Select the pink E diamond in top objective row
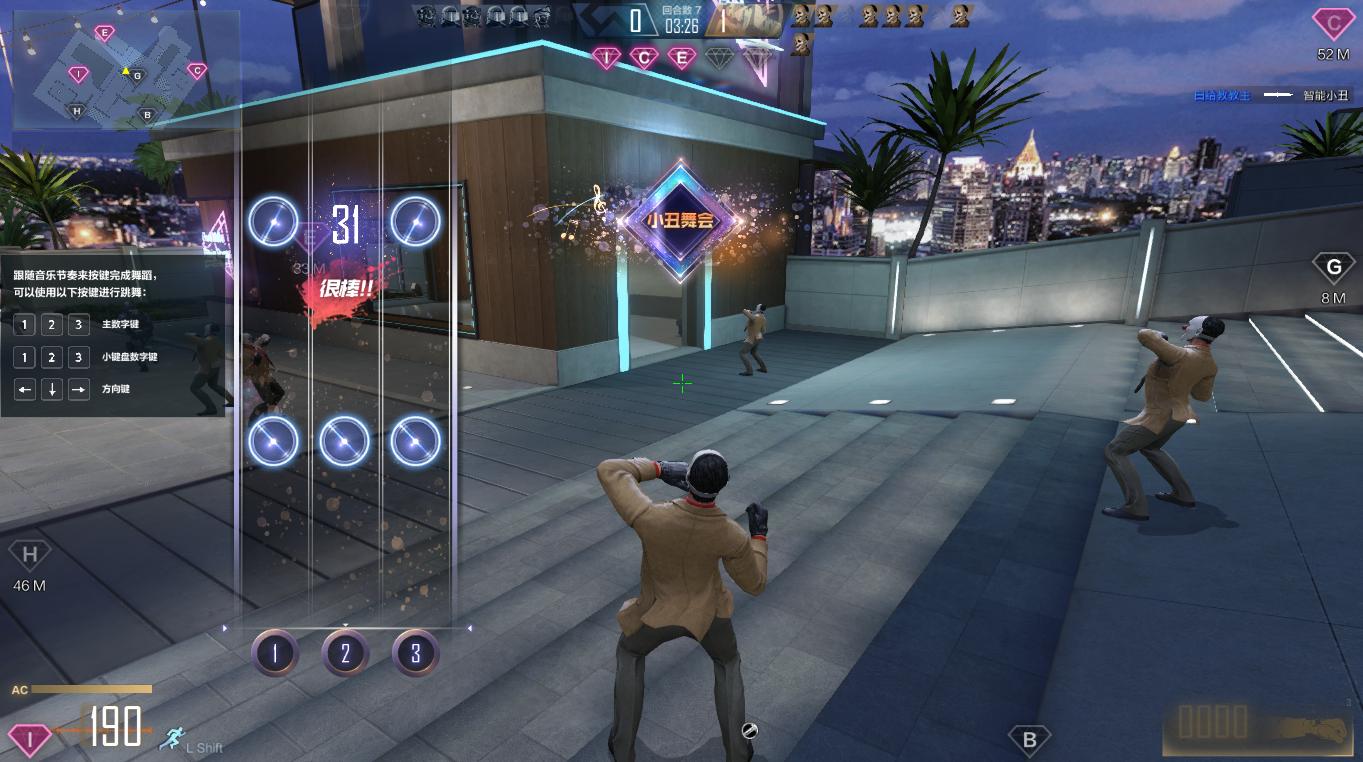This screenshot has width=1363, height=762. 682,58
